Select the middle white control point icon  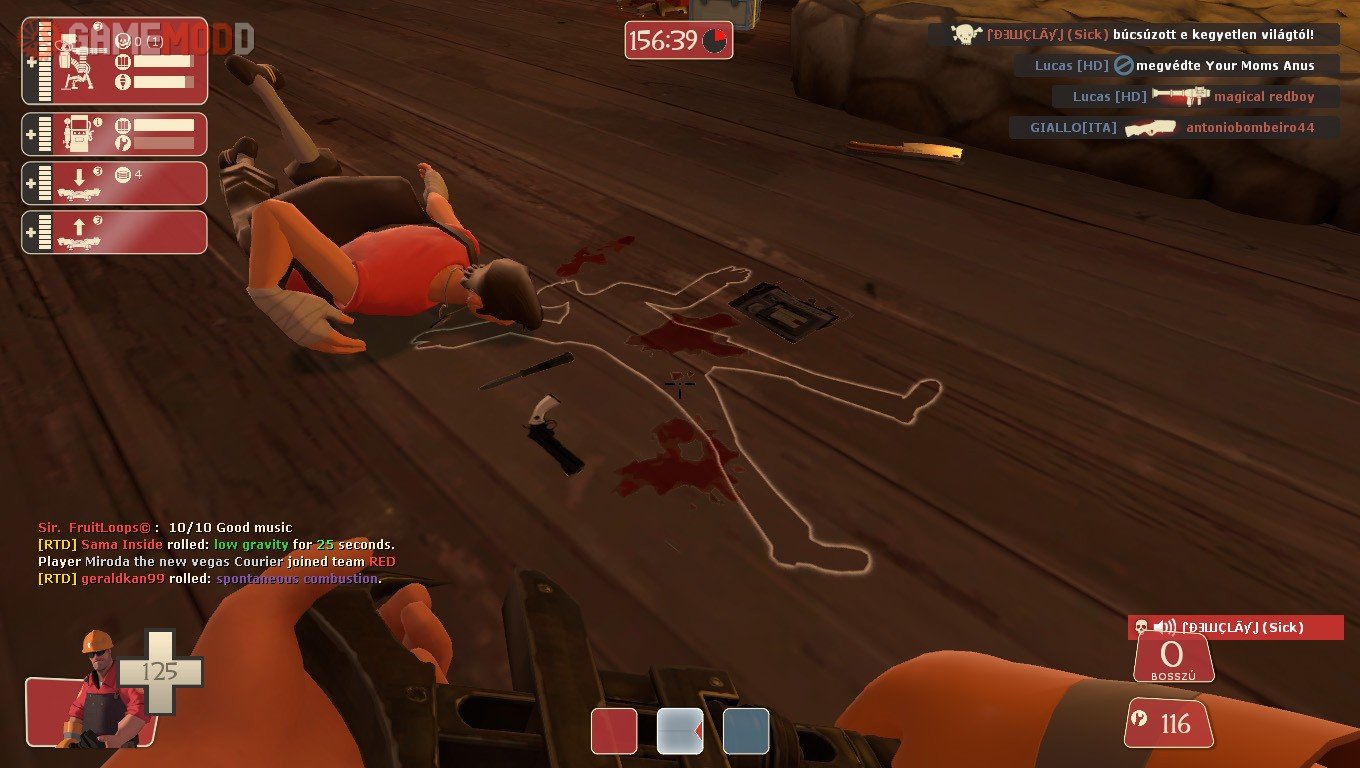point(680,731)
